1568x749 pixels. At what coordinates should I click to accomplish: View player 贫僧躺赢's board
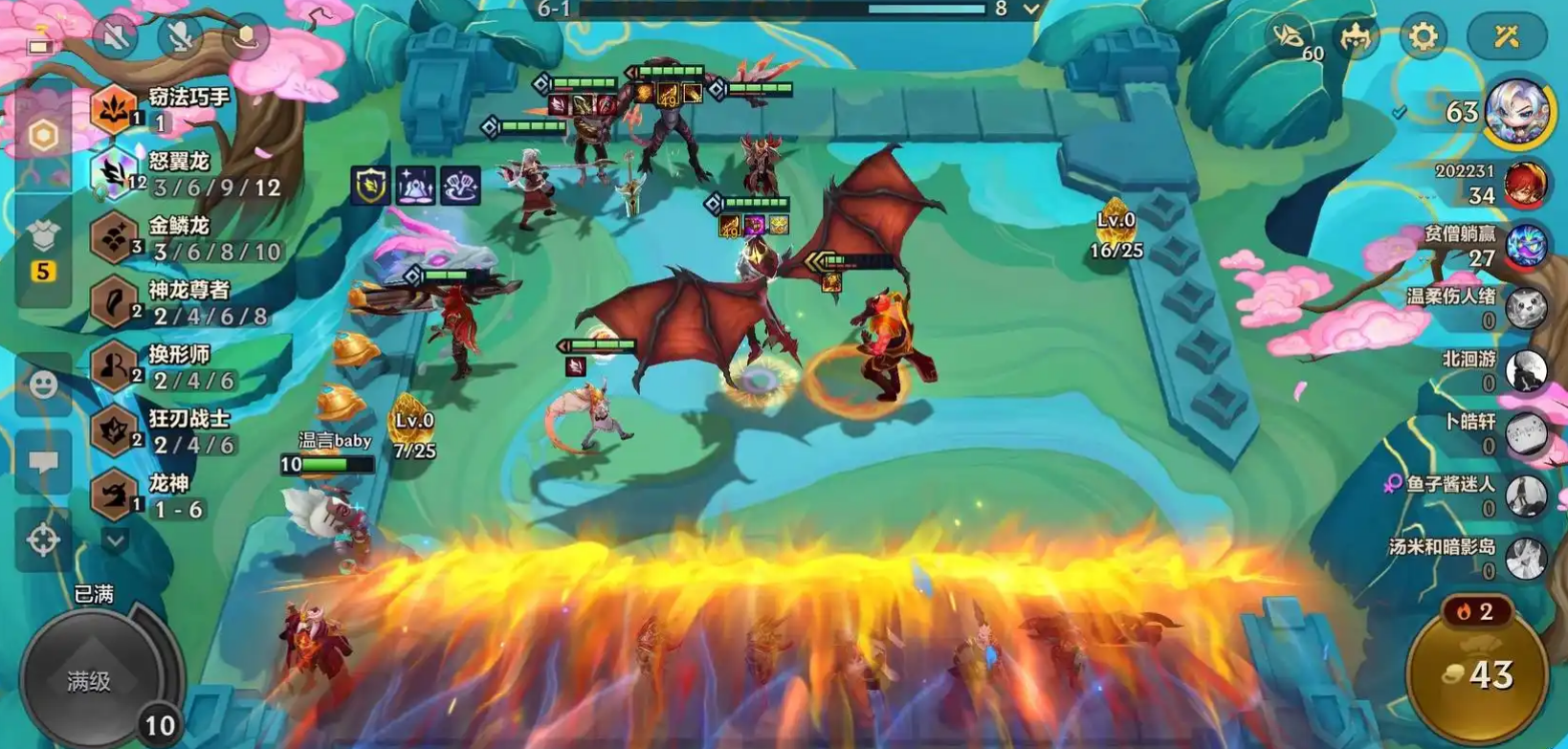1524,246
